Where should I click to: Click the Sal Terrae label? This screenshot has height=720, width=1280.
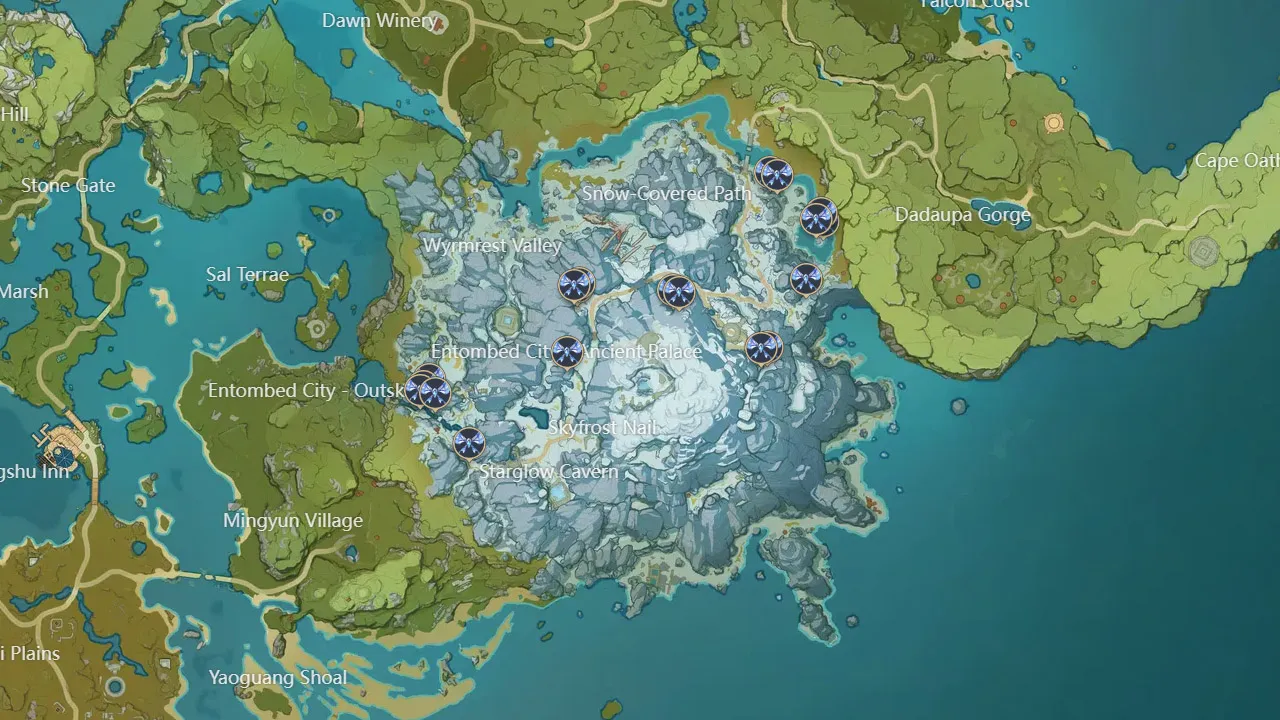[248, 273]
